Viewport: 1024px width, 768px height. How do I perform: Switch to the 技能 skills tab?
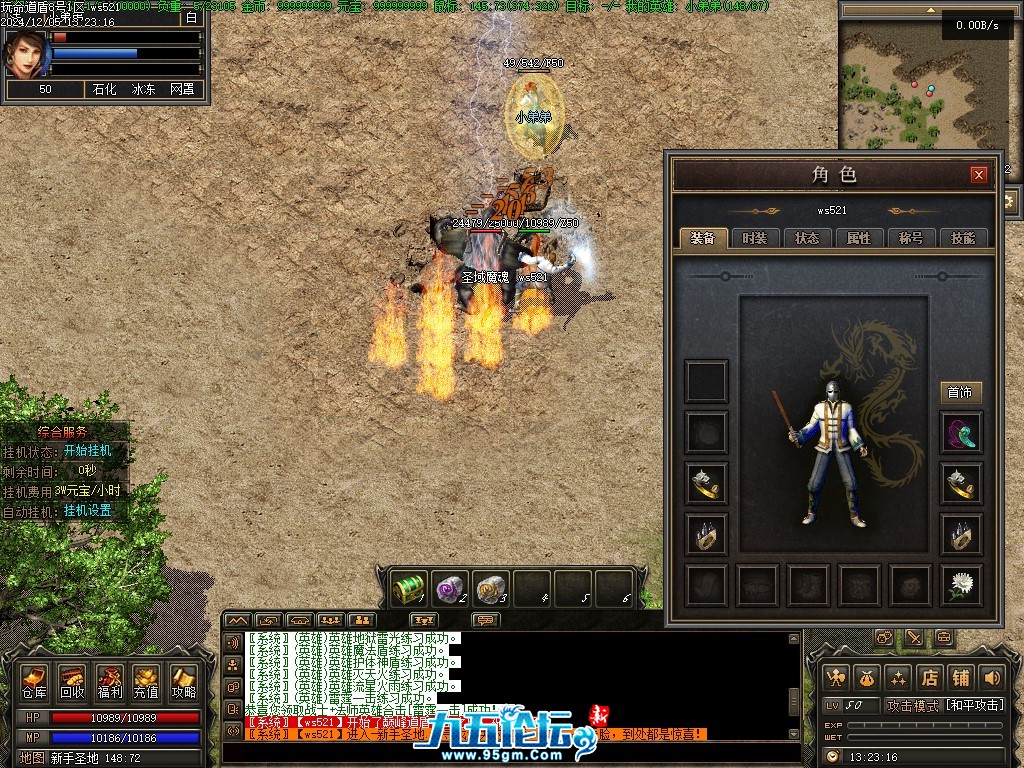click(963, 238)
